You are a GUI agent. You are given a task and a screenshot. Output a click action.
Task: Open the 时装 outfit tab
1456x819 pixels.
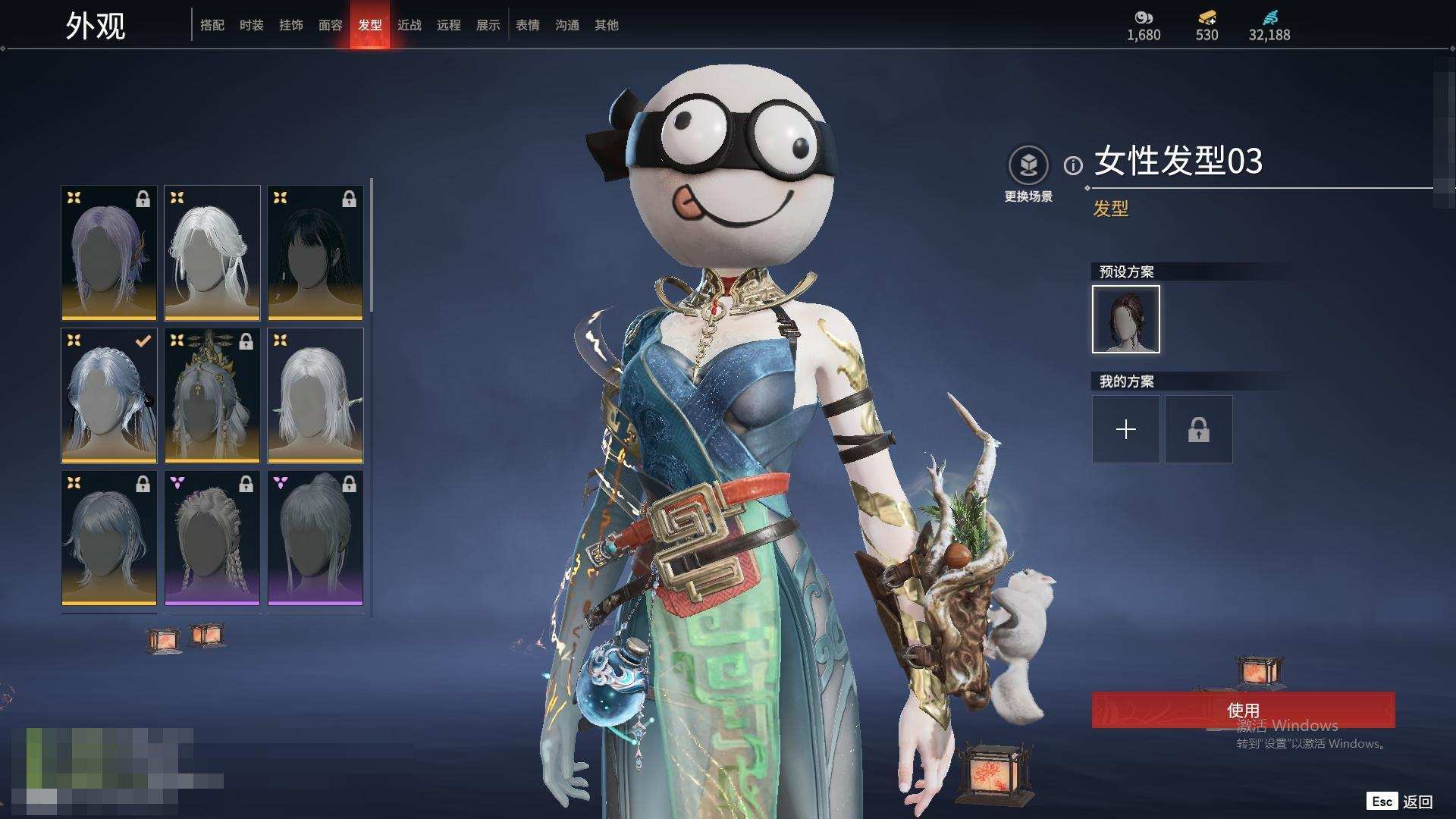[252, 25]
